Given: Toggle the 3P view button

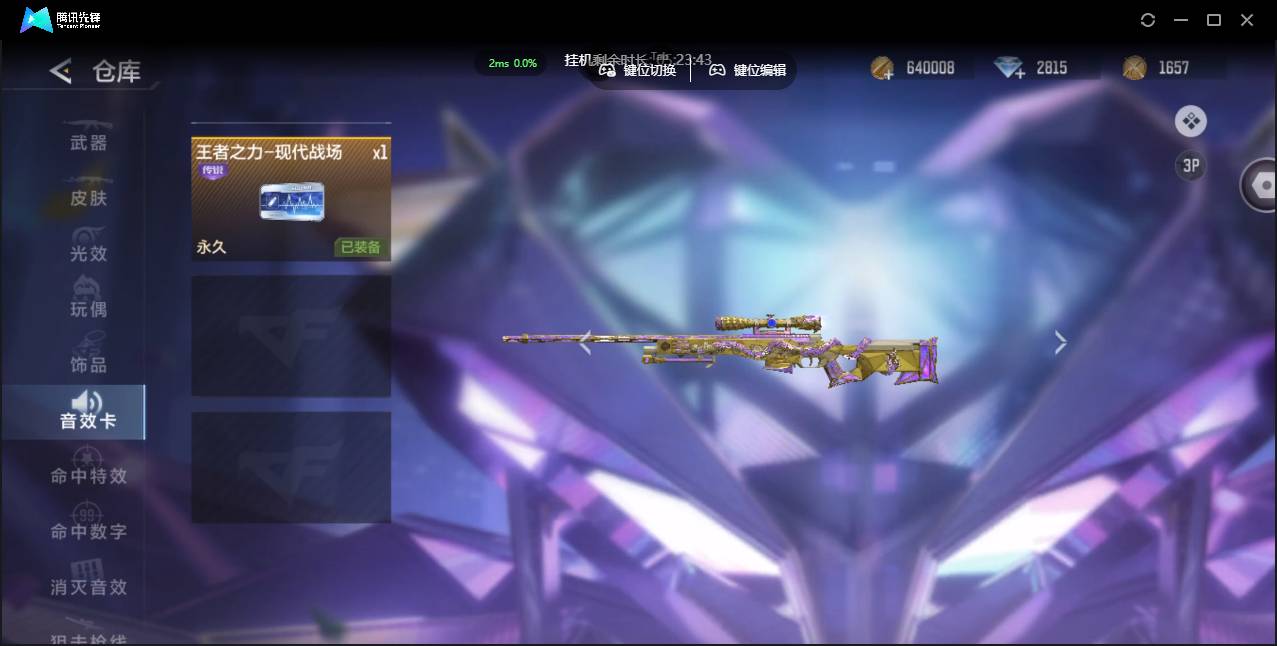Looking at the screenshot, I should click(x=1190, y=166).
